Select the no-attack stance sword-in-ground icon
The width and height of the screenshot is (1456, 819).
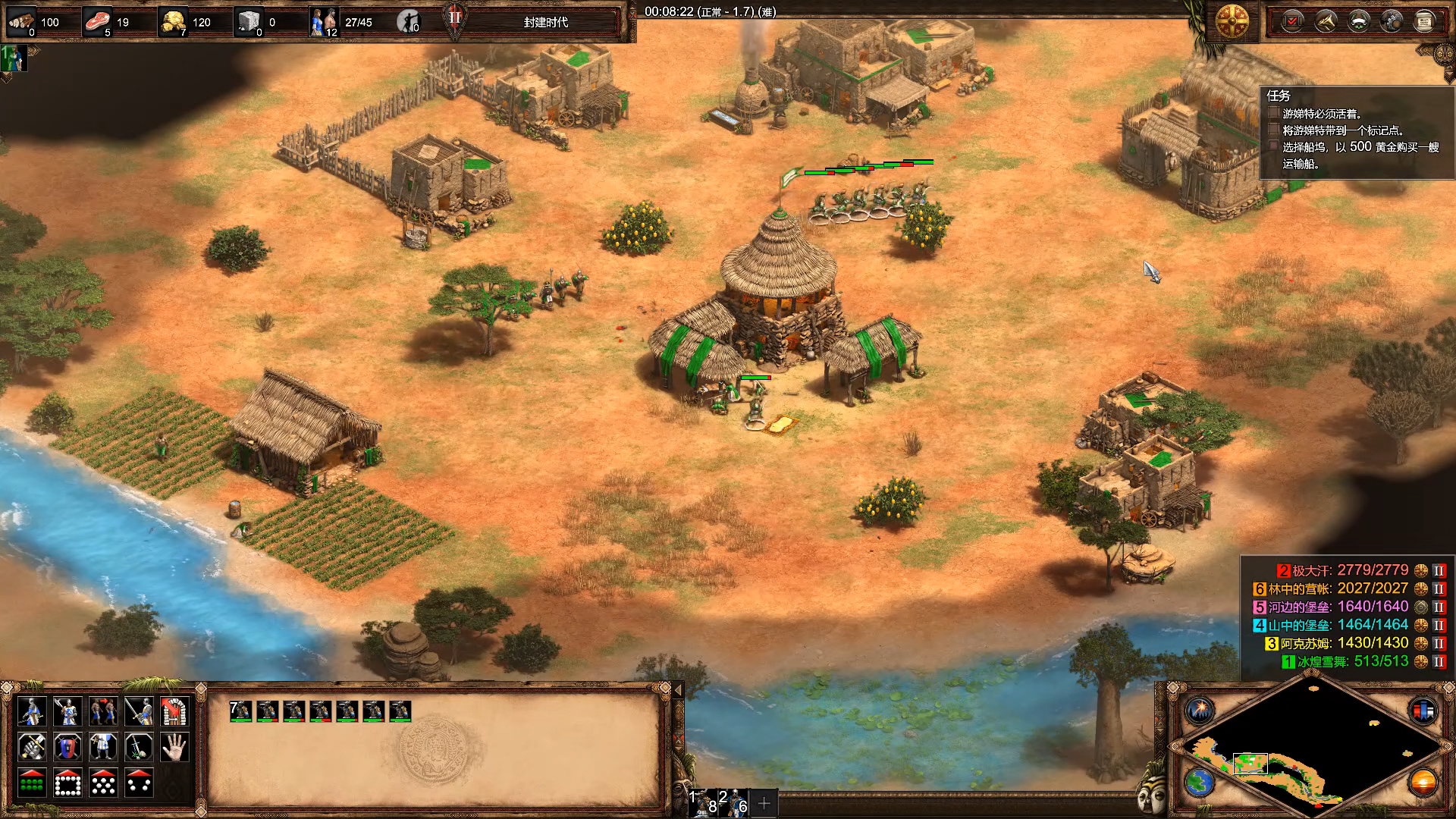tap(139, 748)
